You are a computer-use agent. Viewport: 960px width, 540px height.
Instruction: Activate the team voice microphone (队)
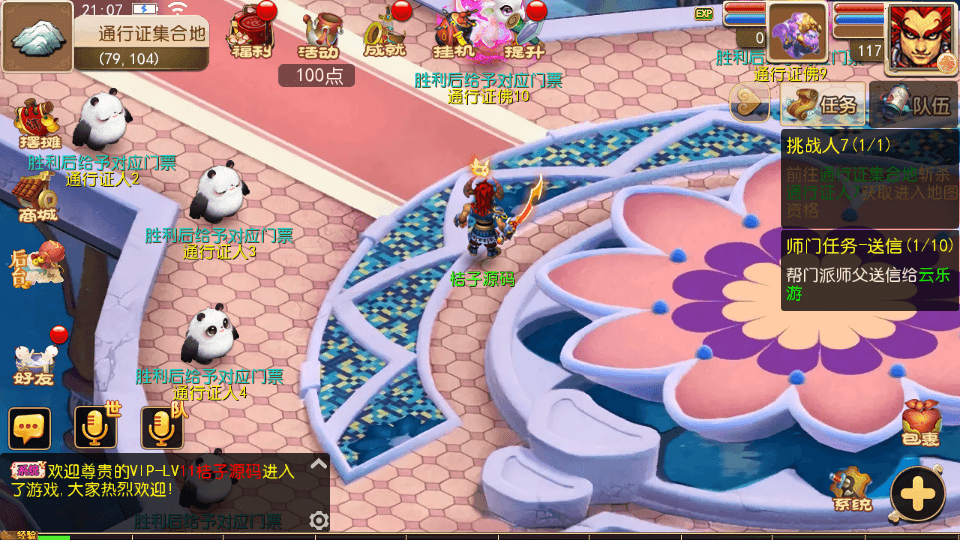tap(161, 428)
